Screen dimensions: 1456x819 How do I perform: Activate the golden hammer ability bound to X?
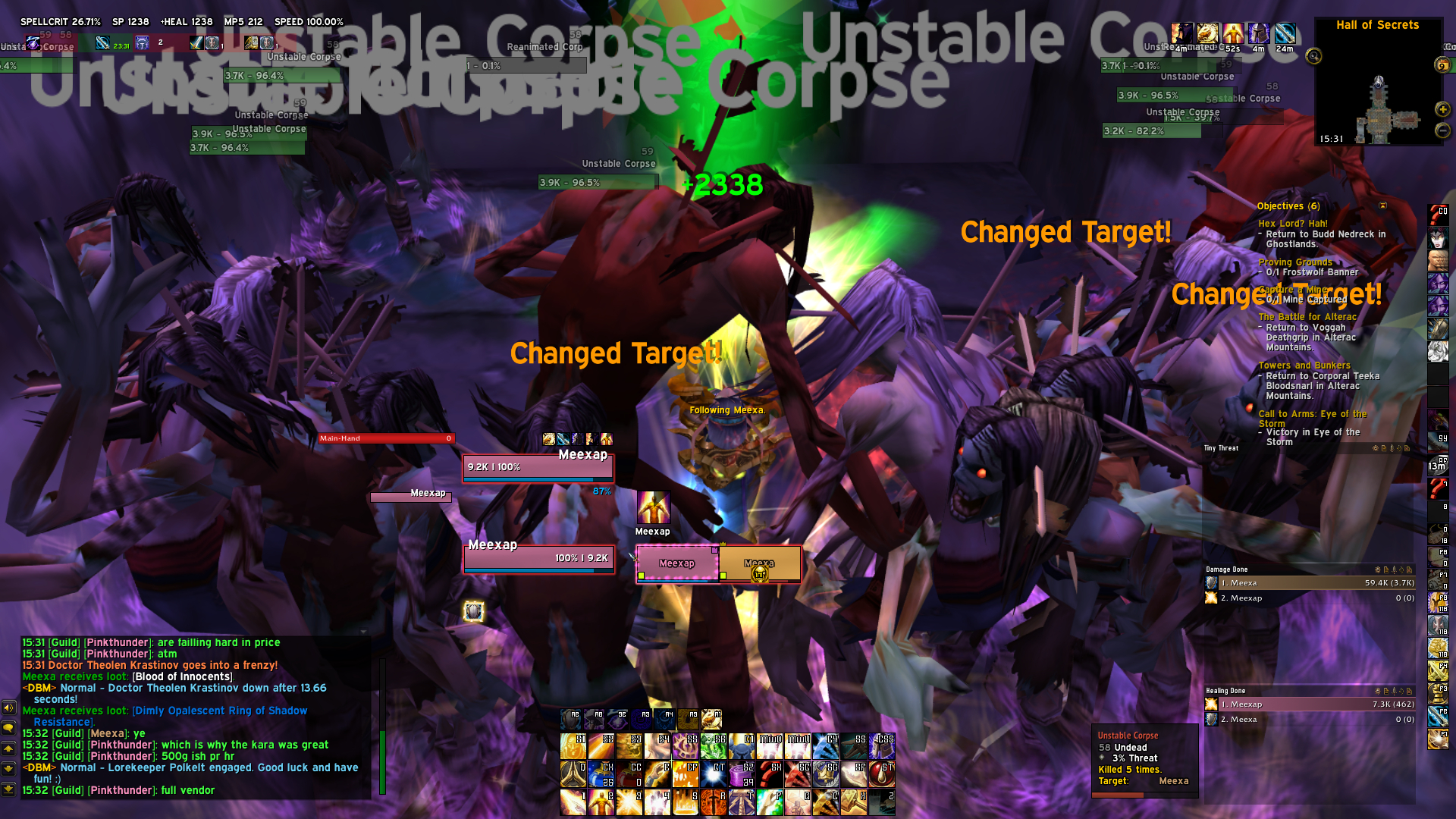853,802
